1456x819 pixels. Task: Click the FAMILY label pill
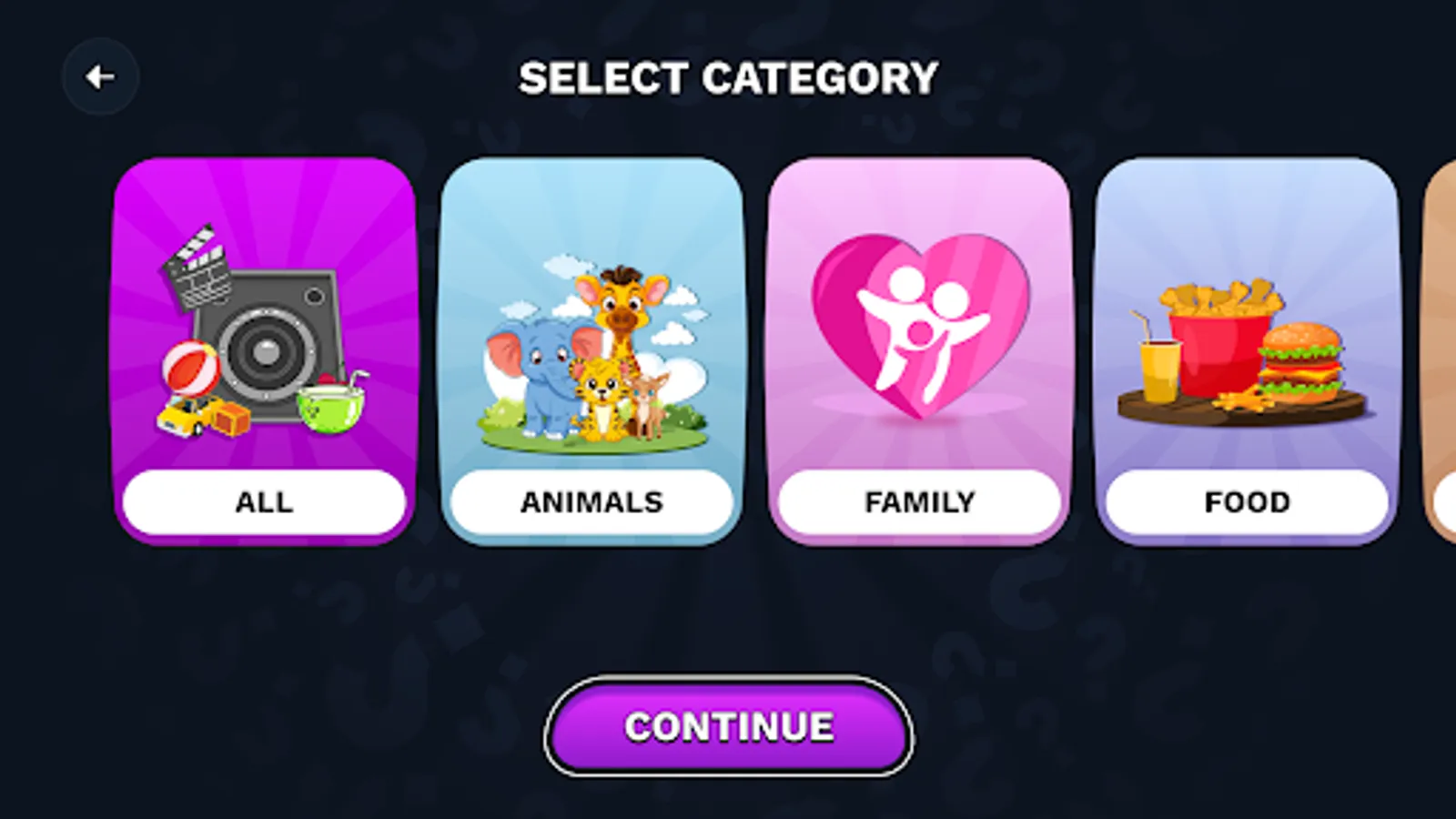pyautogui.click(x=920, y=500)
